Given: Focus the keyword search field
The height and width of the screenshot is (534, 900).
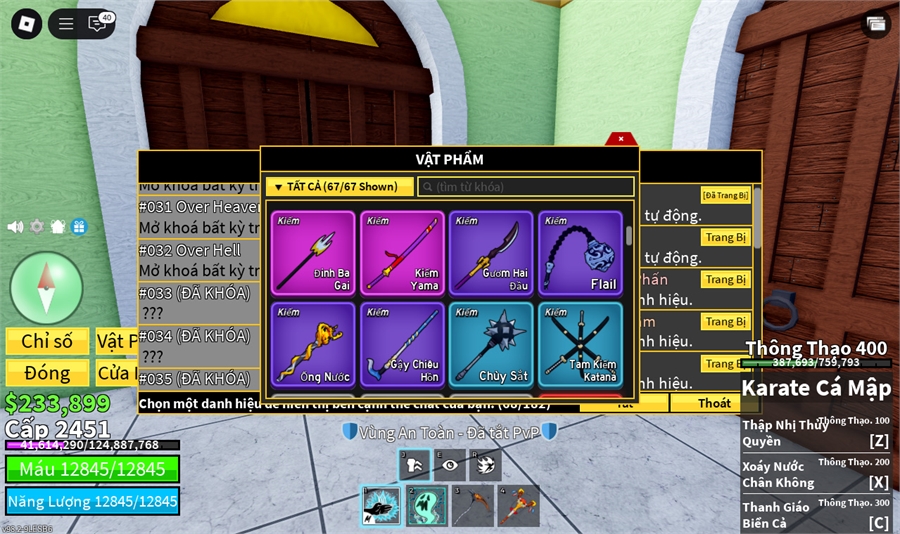Looking at the screenshot, I should click(x=526, y=187).
